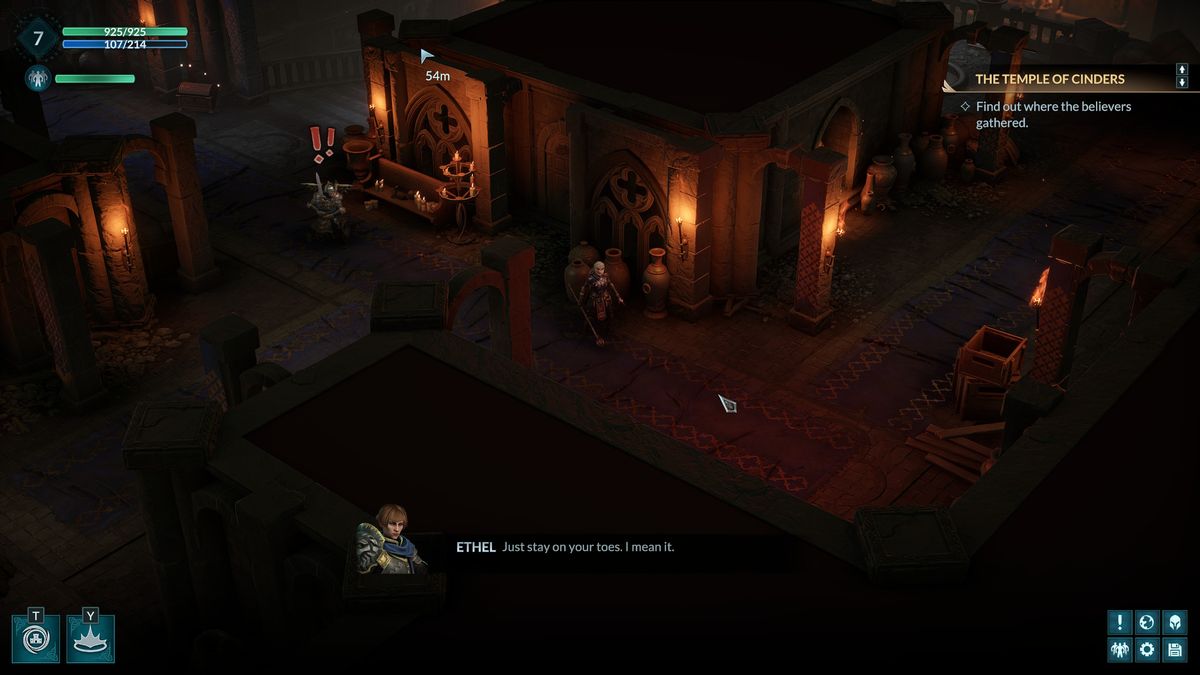
Task: Open the journal via the exclamation mark icon
Action: point(1119,622)
